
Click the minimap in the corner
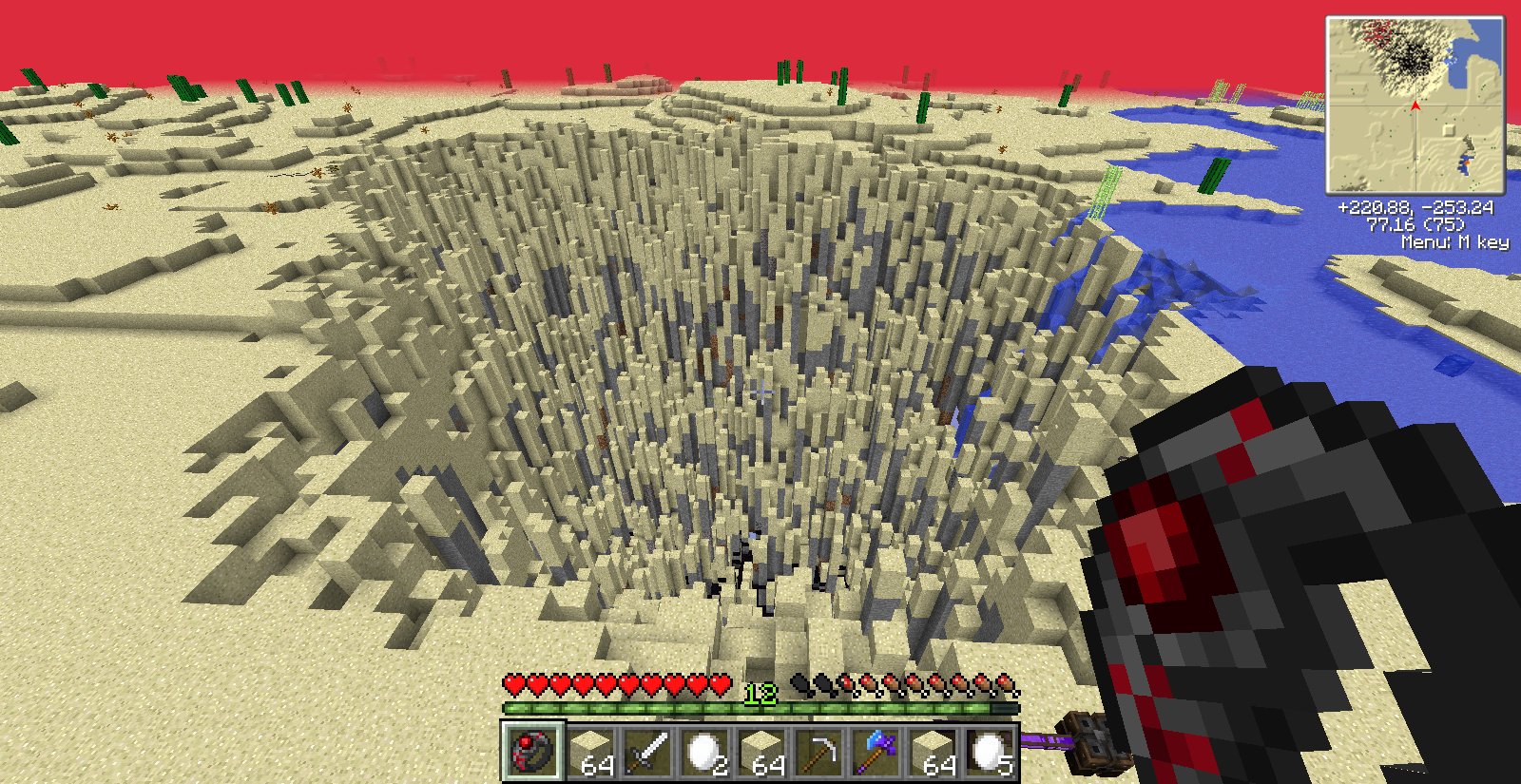click(x=1415, y=105)
